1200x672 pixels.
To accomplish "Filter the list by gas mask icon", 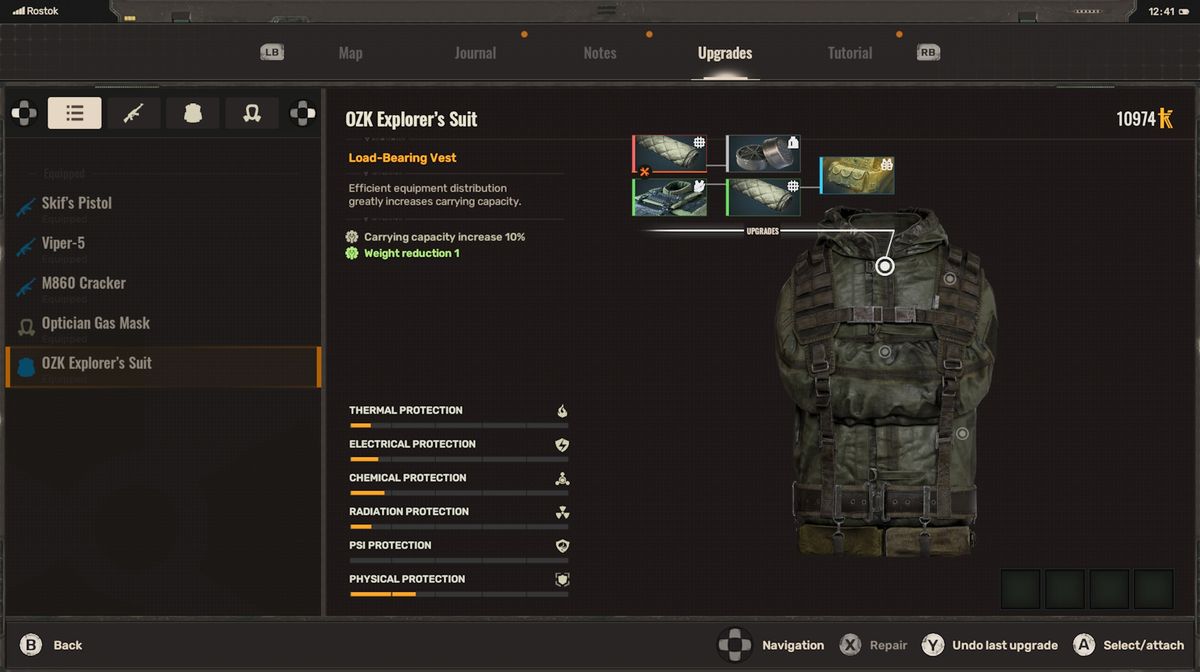I will point(252,113).
